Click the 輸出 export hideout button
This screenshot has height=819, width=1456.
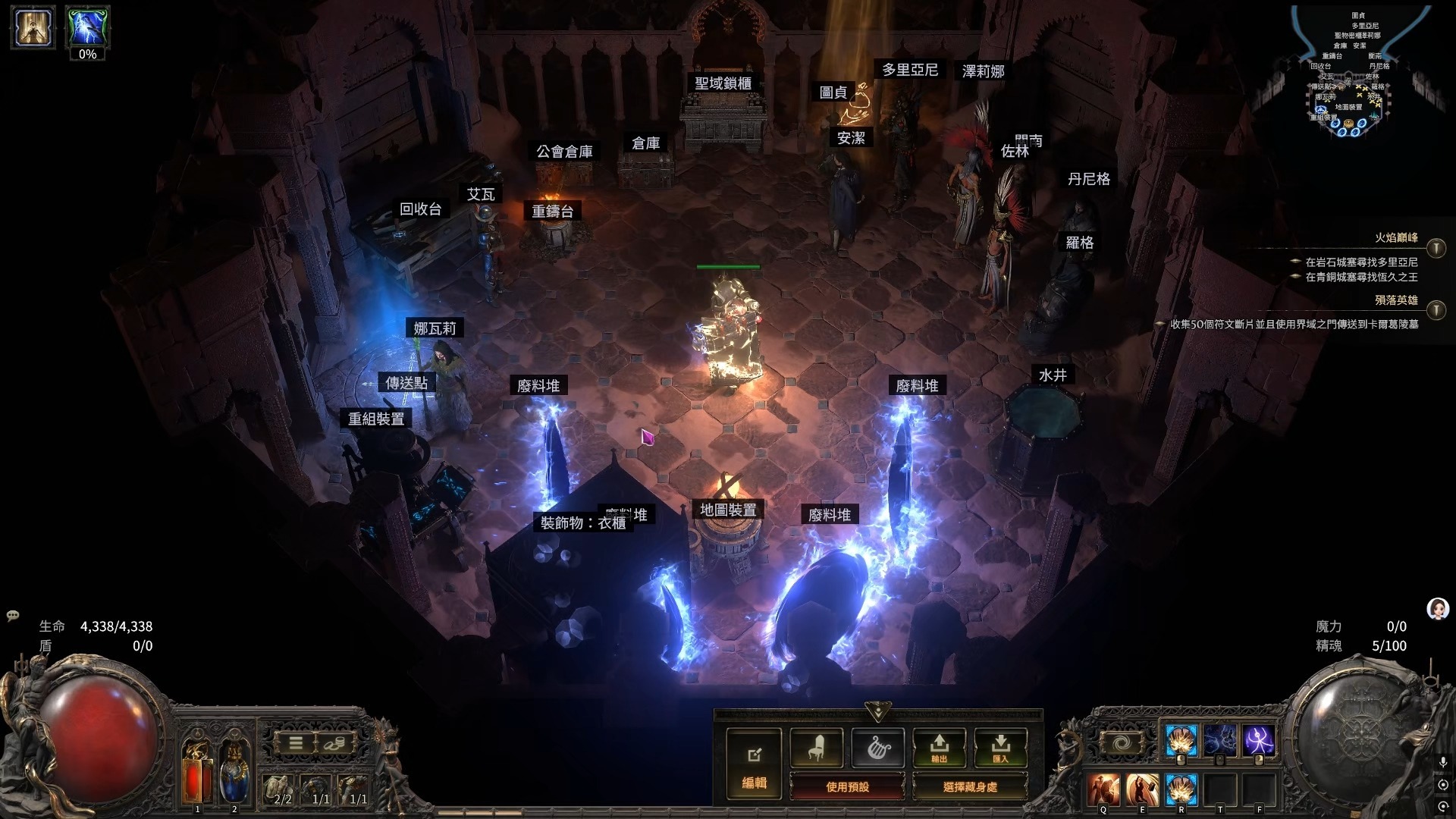point(939,748)
